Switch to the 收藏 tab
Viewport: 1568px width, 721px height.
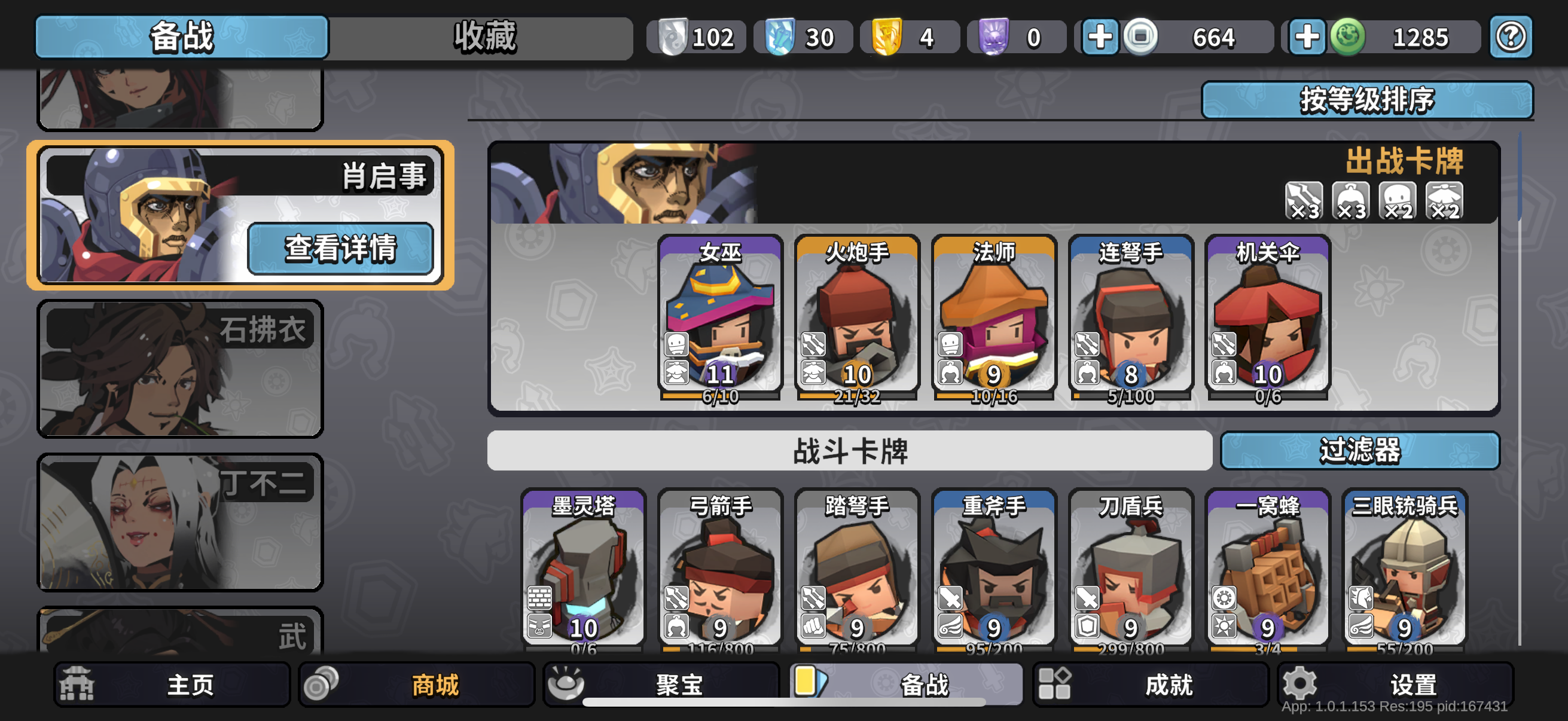click(x=484, y=36)
